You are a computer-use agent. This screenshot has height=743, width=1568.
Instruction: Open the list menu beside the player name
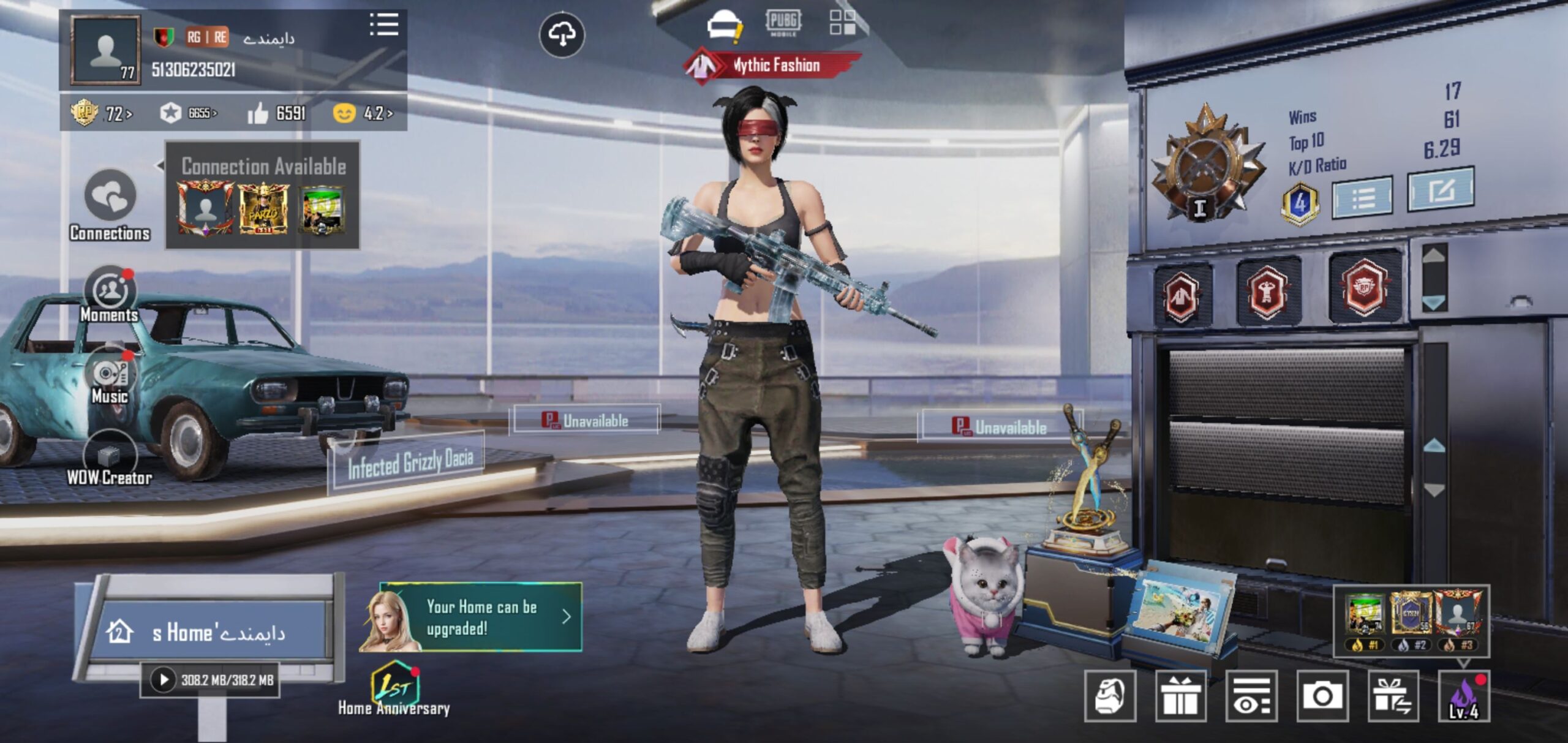tap(384, 25)
